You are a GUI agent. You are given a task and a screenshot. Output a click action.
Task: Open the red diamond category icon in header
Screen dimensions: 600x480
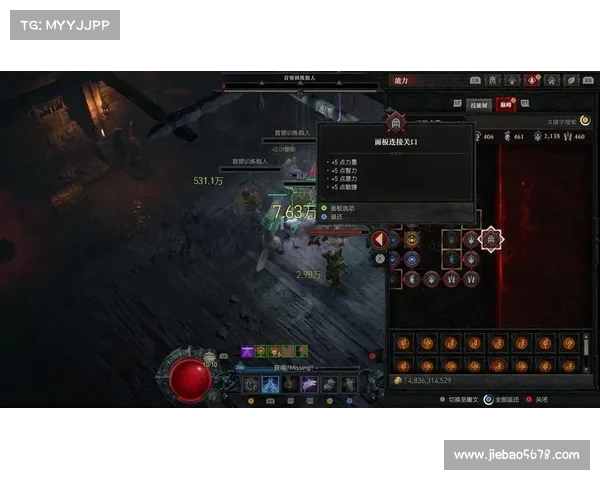(532, 80)
